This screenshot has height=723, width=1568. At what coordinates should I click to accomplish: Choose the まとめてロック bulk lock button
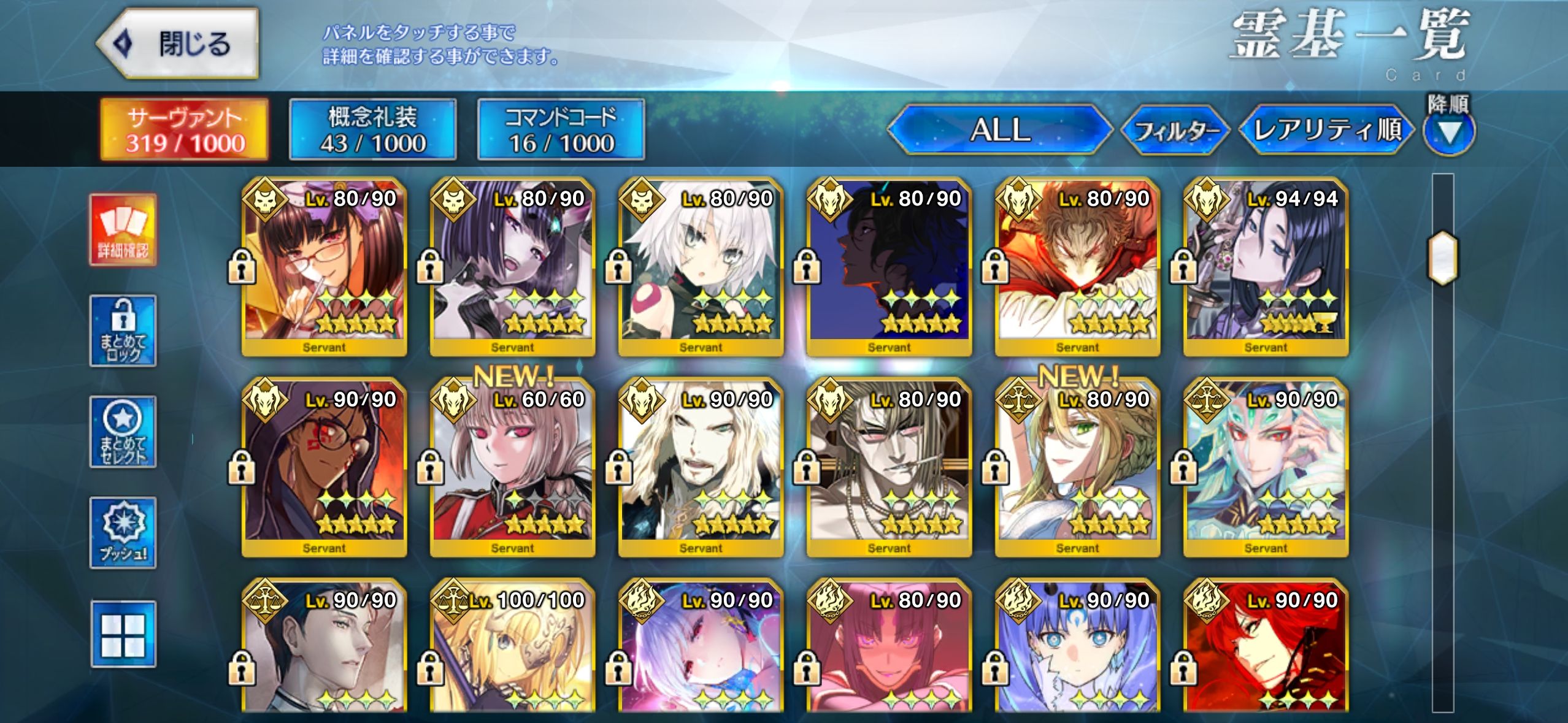[123, 331]
